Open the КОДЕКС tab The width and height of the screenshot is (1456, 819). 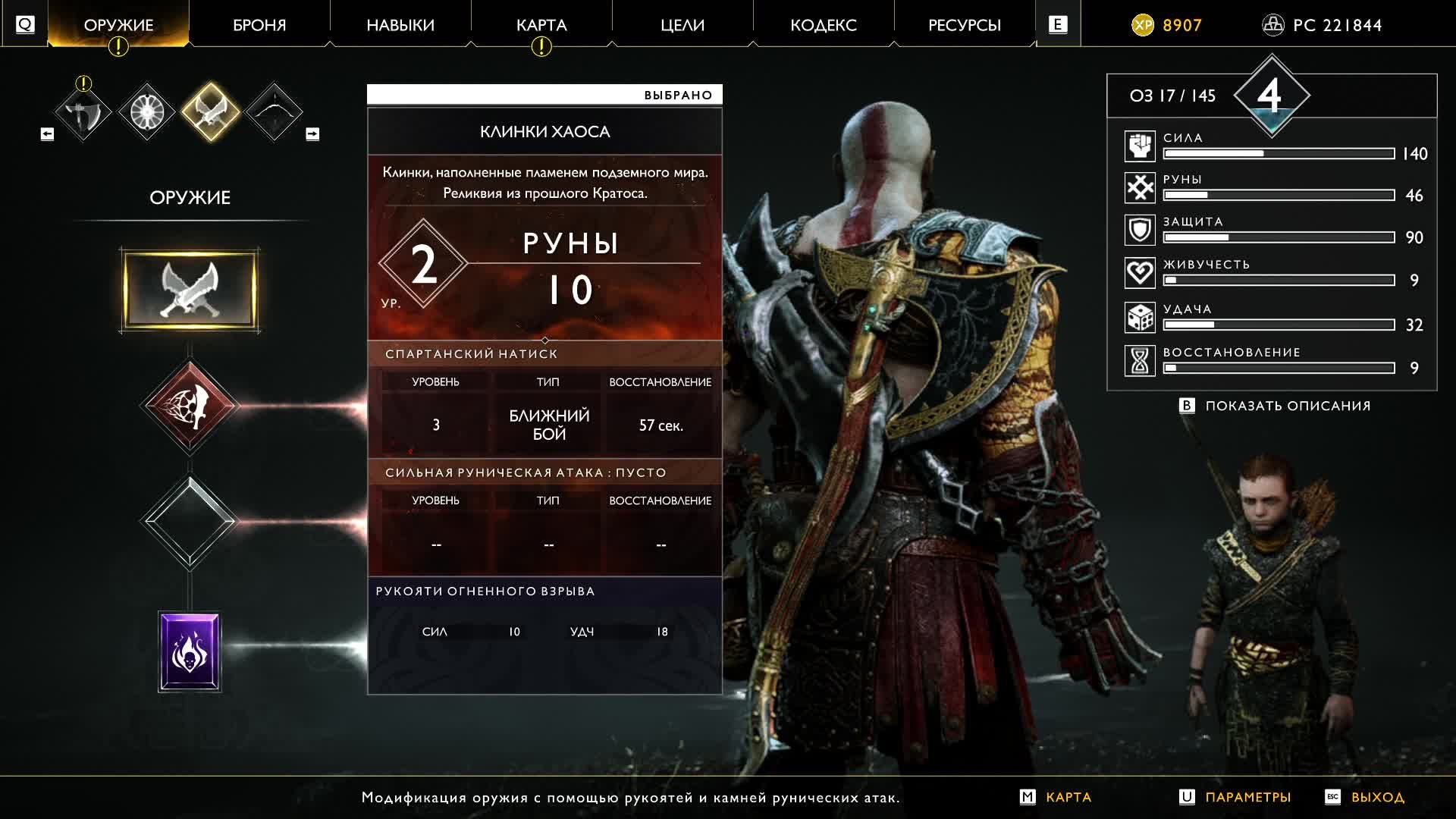pyautogui.click(x=824, y=24)
